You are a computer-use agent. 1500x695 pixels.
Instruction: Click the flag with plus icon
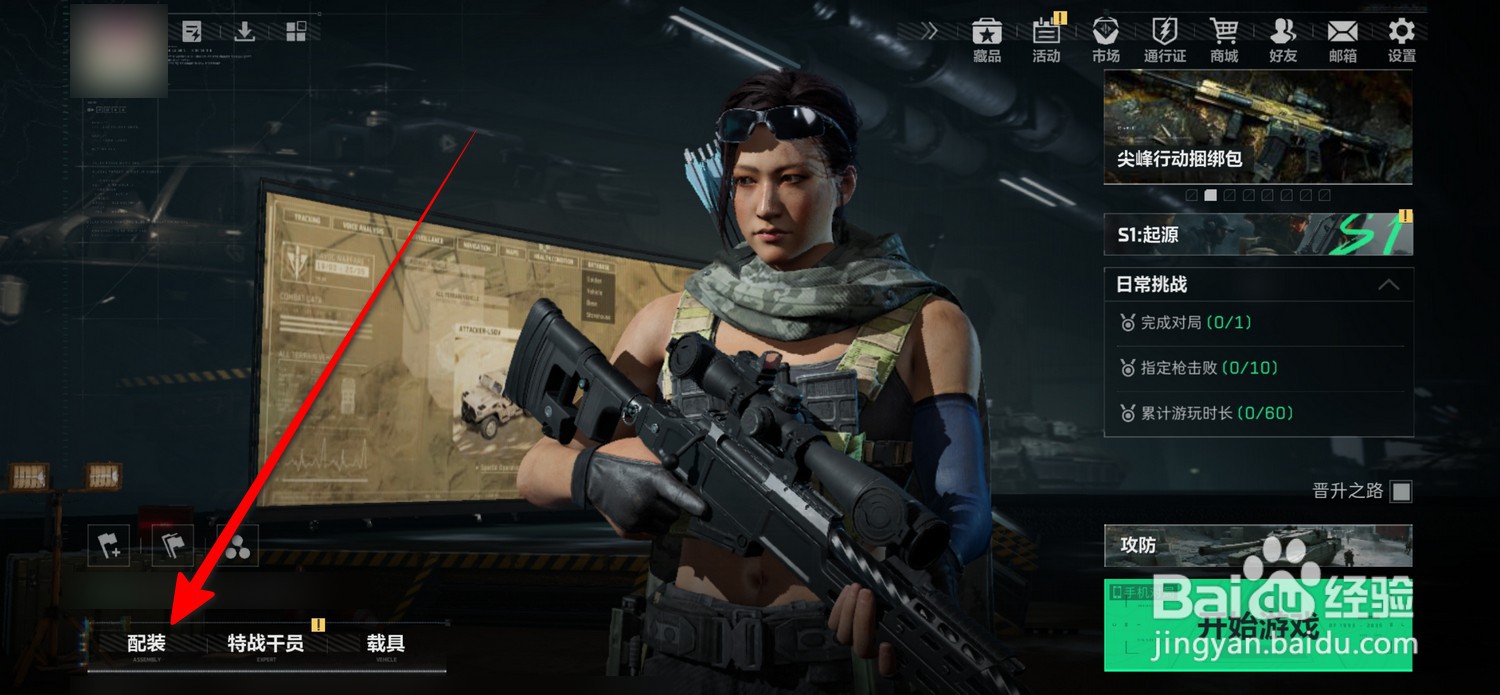(x=108, y=546)
